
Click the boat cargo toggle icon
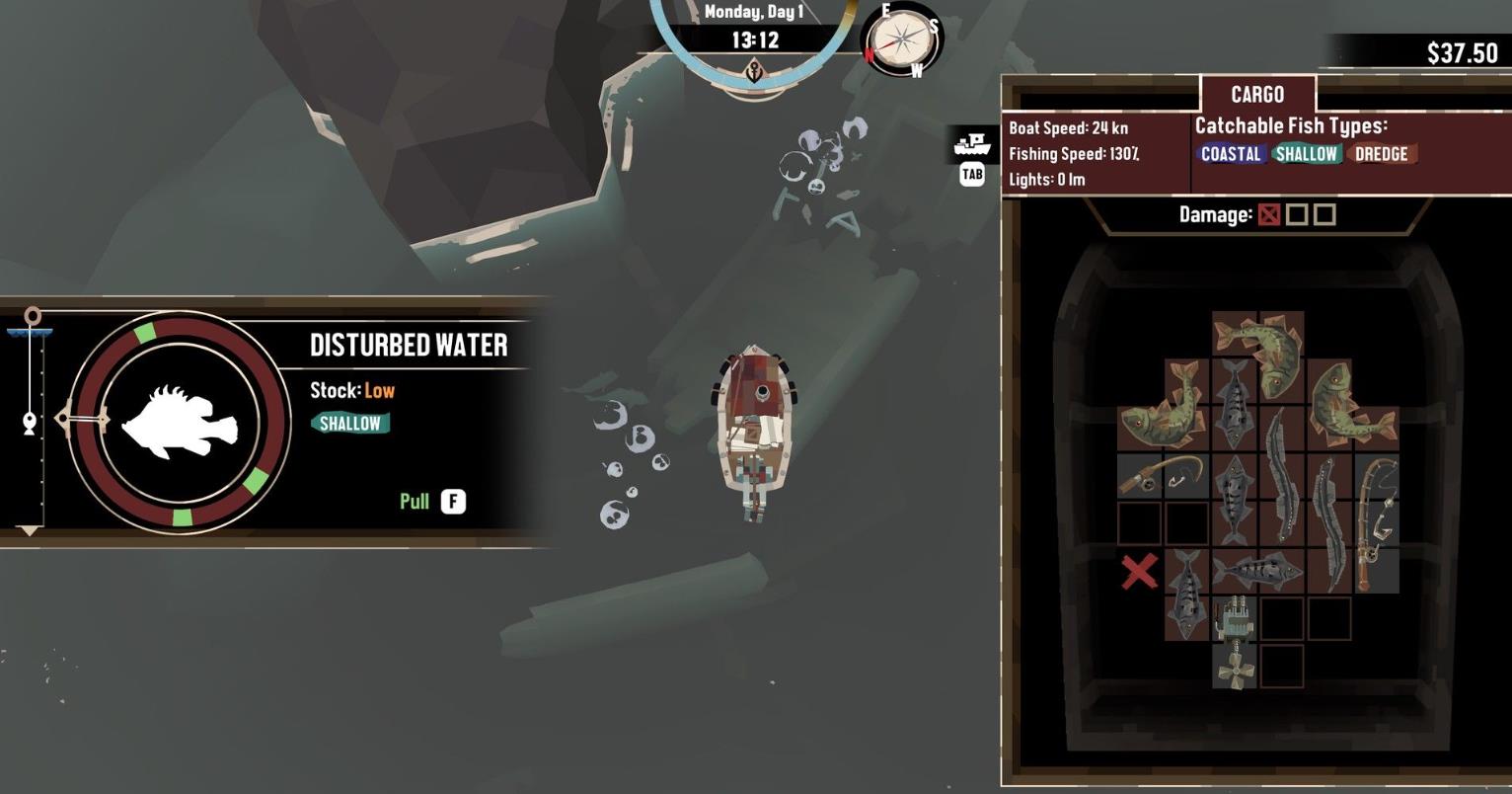click(972, 146)
